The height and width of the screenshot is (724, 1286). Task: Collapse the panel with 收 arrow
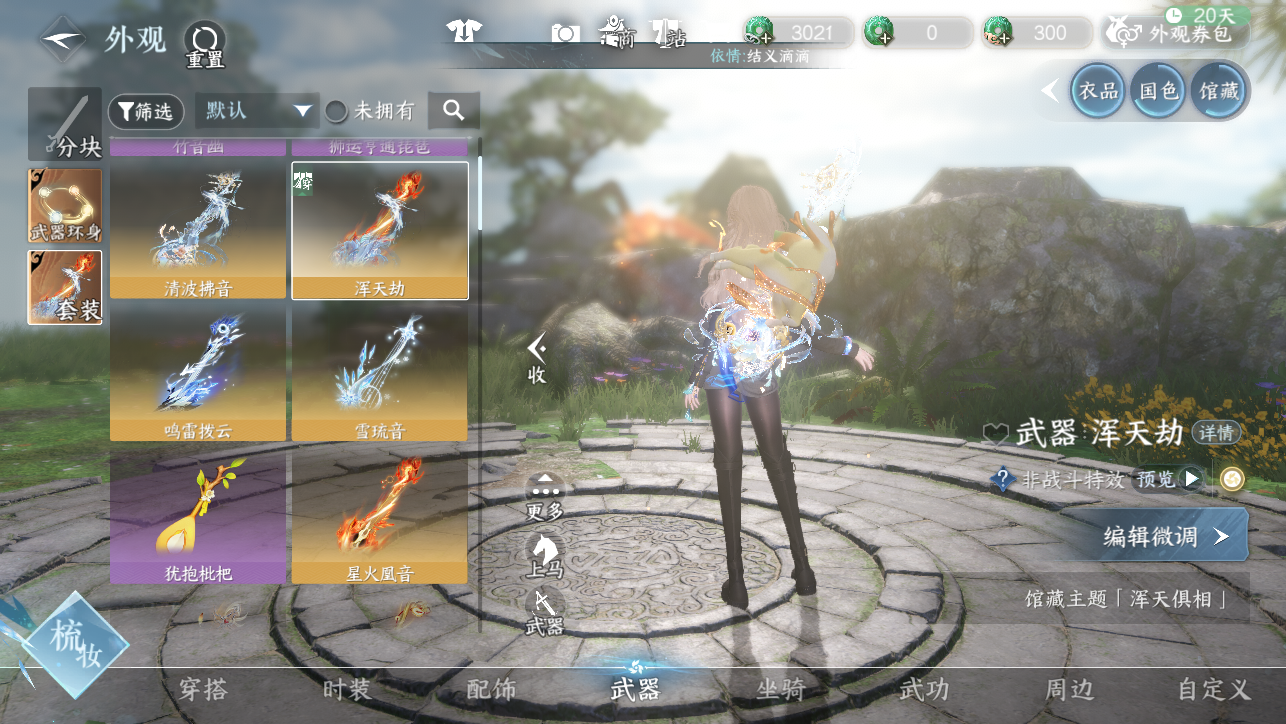(x=537, y=358)
